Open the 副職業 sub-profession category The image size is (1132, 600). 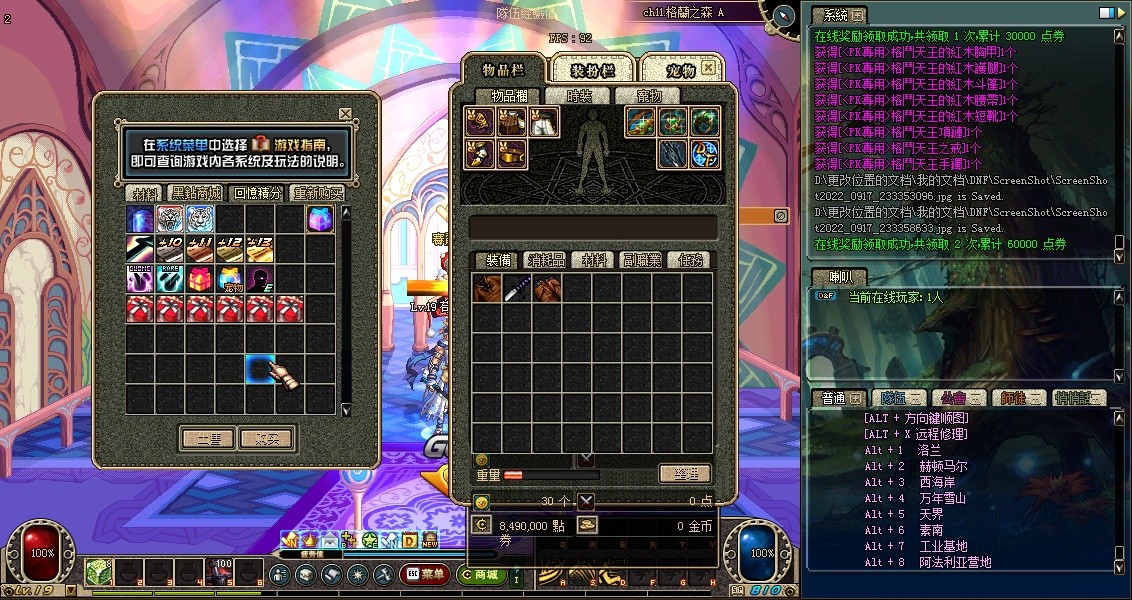click(641, 260)
